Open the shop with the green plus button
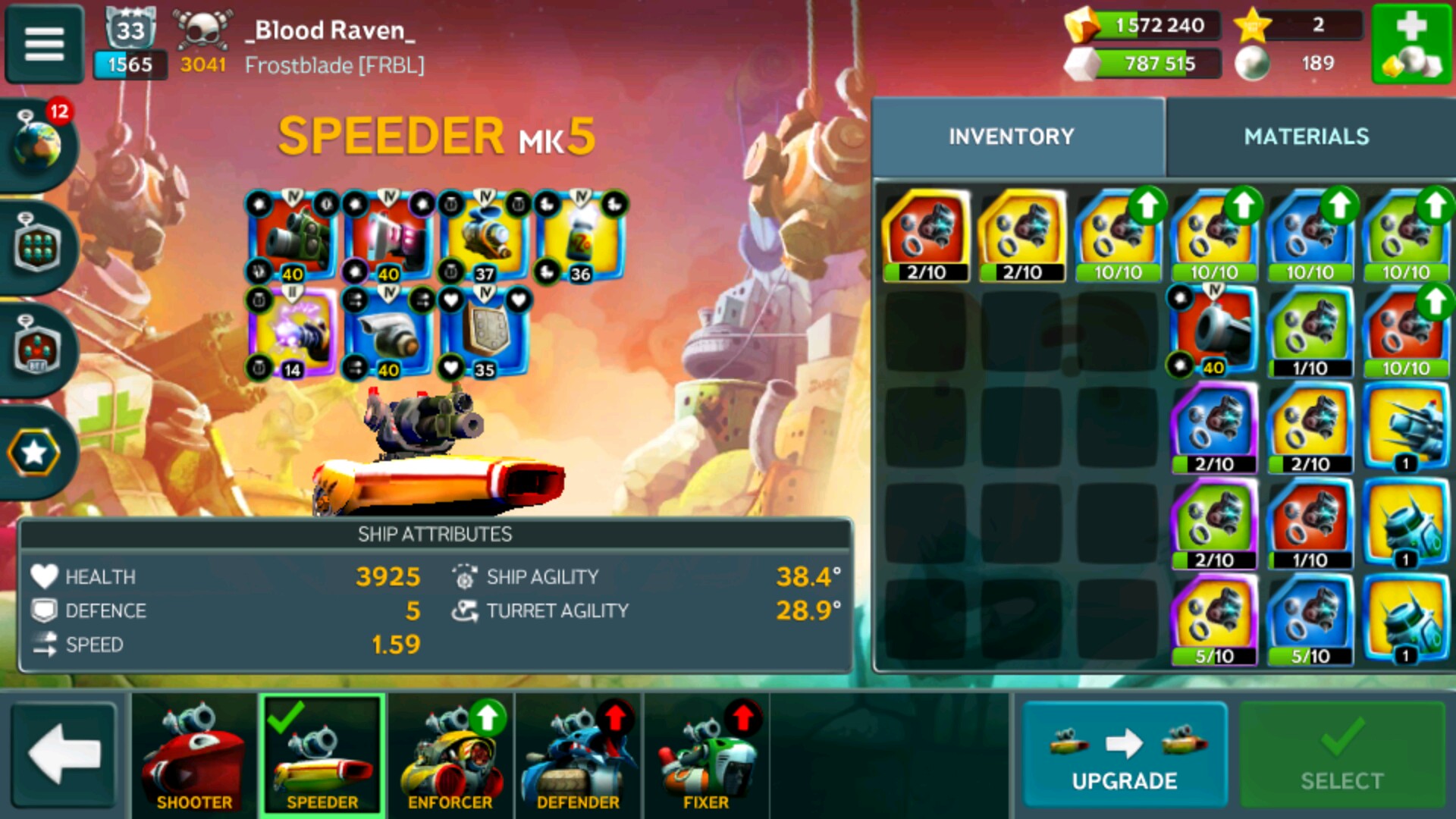Screen dimensions: 1456x819 click(x=1411, y=43)
